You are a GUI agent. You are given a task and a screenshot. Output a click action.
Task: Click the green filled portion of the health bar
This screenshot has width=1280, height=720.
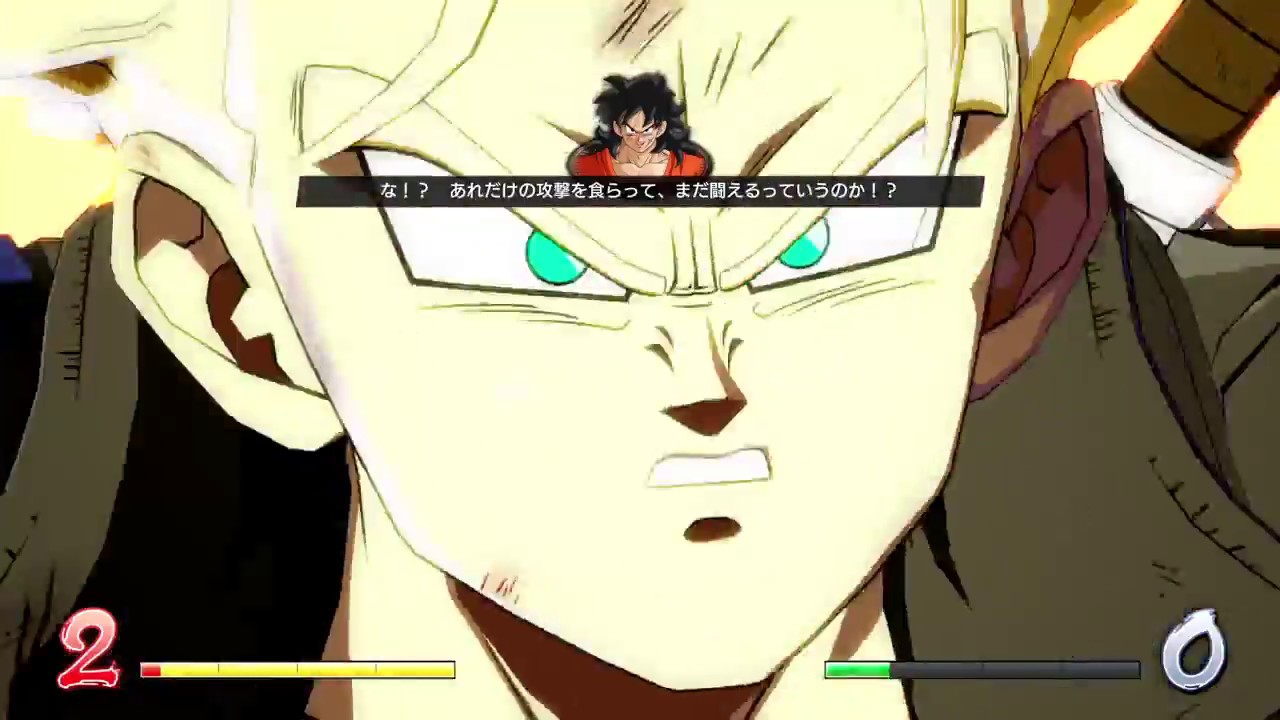click(860, 670)
